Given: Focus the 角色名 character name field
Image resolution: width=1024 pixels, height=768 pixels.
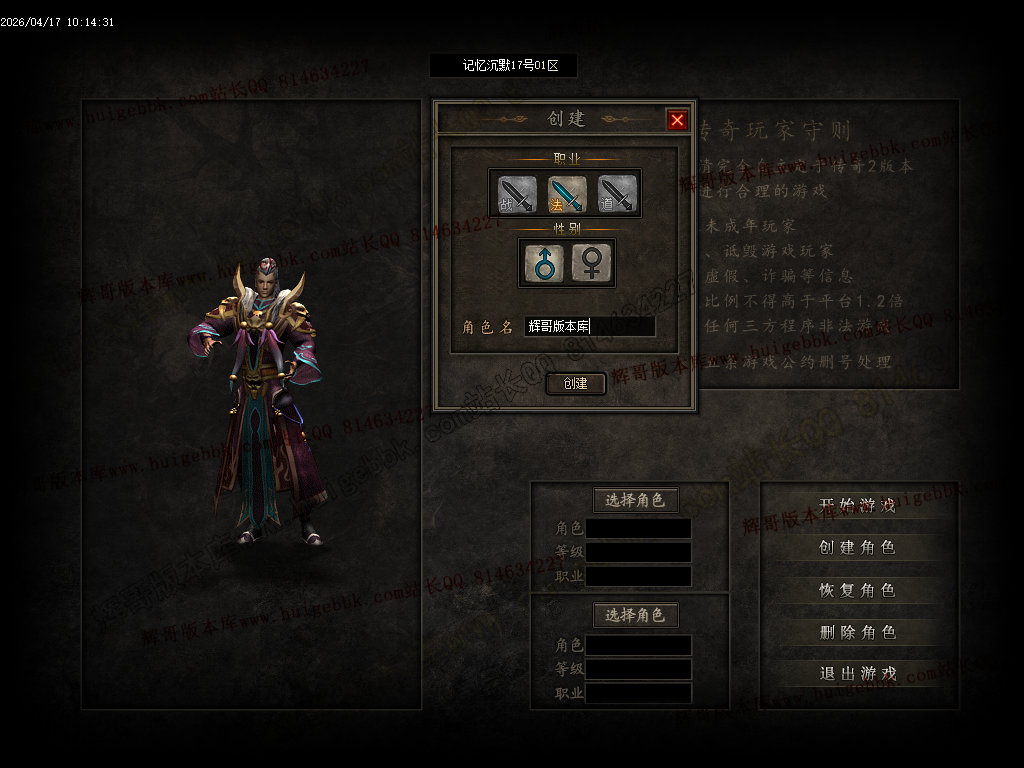Looking at the screenshot, I should pyautogui.click(x=590, y=326).
